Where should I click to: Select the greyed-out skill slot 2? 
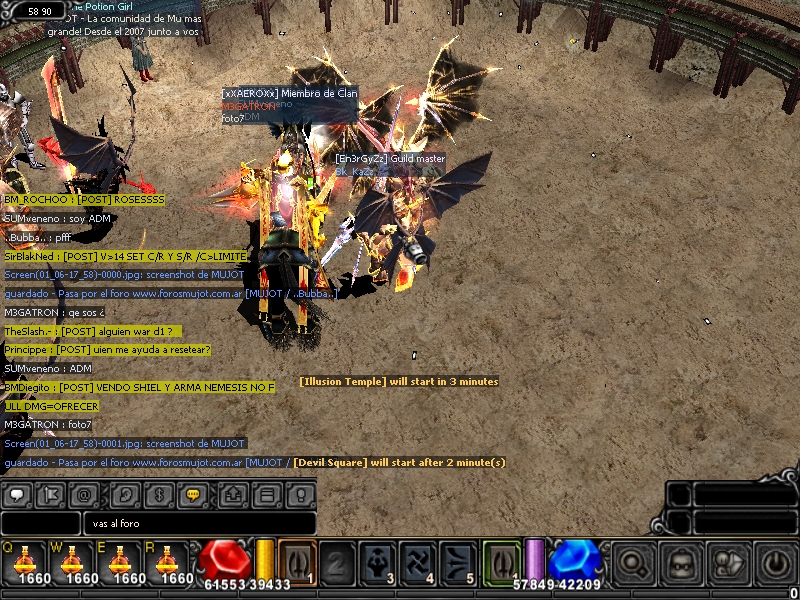tap(337, 562)
